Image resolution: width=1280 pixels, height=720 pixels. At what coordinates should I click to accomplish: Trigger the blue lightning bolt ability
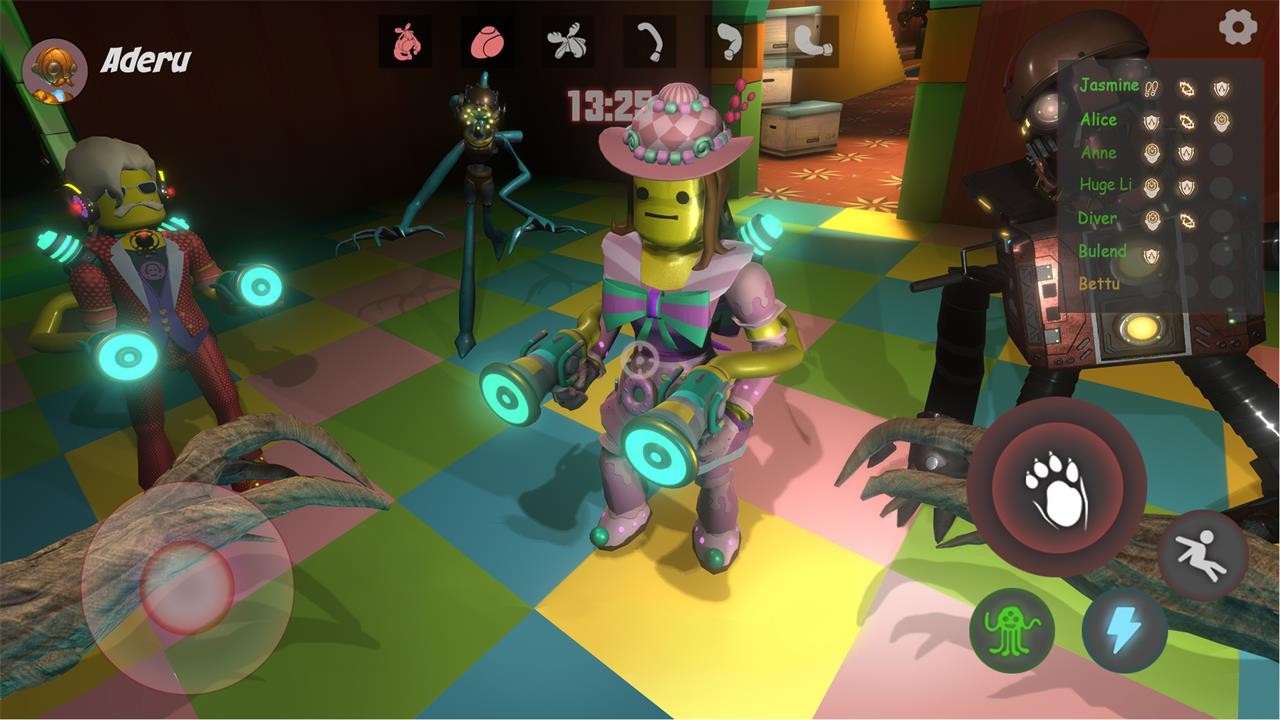coord(1124,630)
